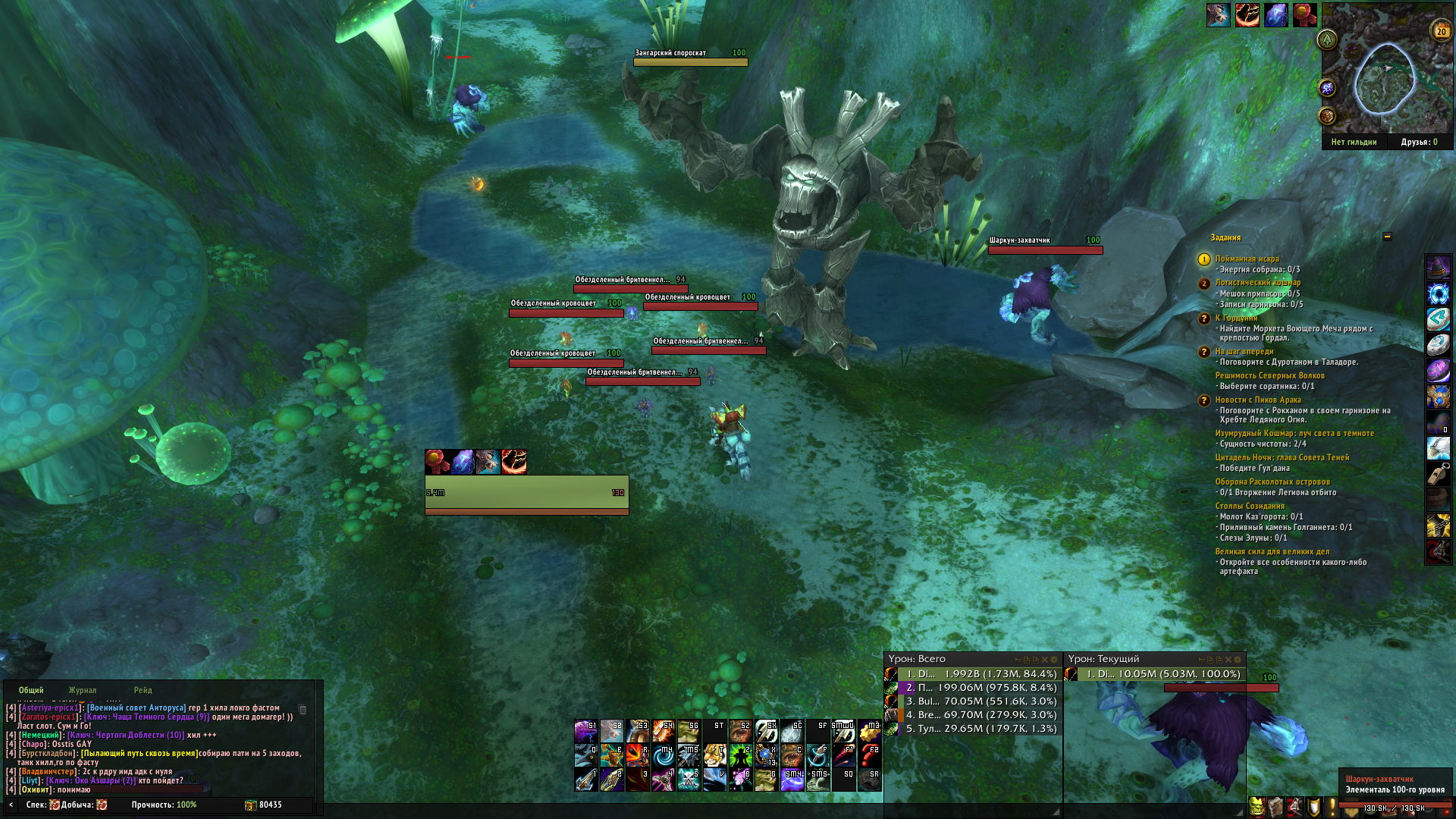Select the Пойманная искра quest entry
Viewport: 1456px width, 819px height.
click(1247, 259)
